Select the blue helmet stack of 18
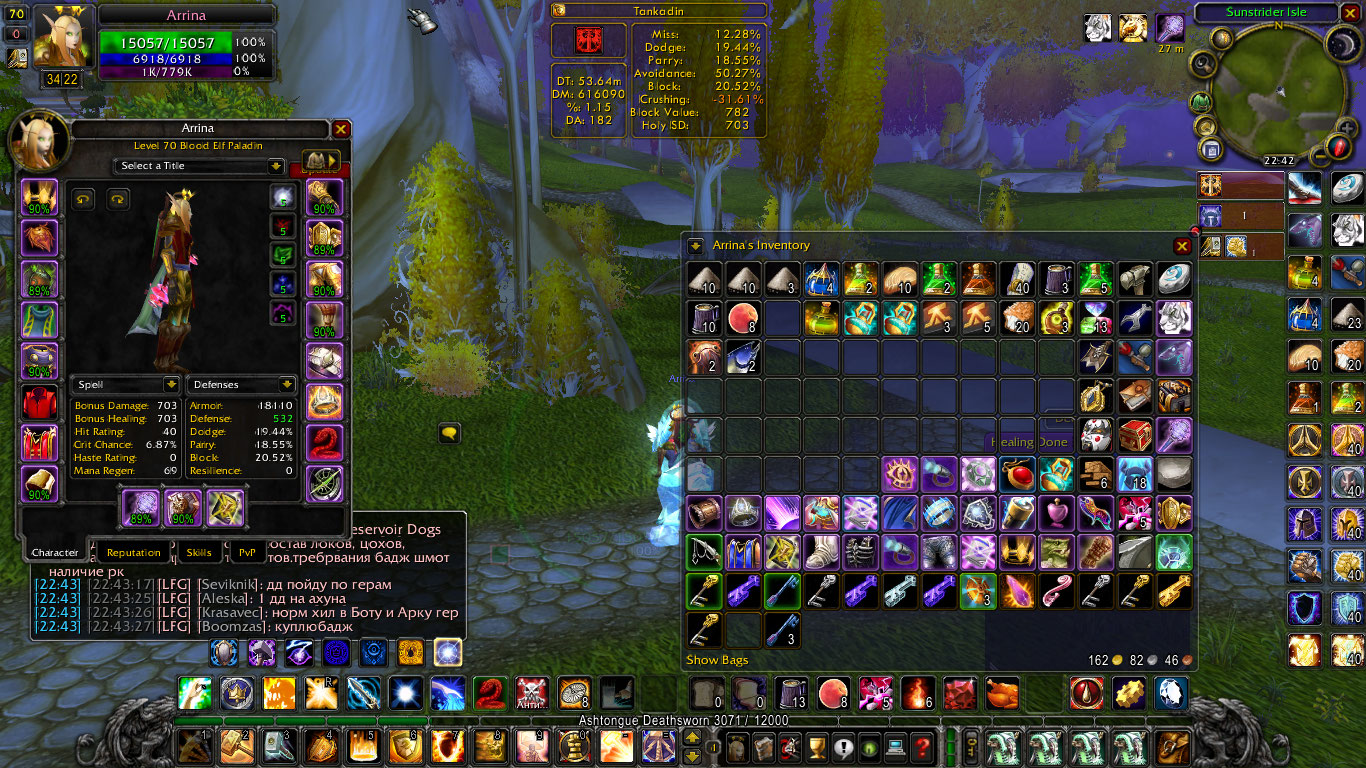Viewport: 1366px width, 768px height. click(1136, 474)
